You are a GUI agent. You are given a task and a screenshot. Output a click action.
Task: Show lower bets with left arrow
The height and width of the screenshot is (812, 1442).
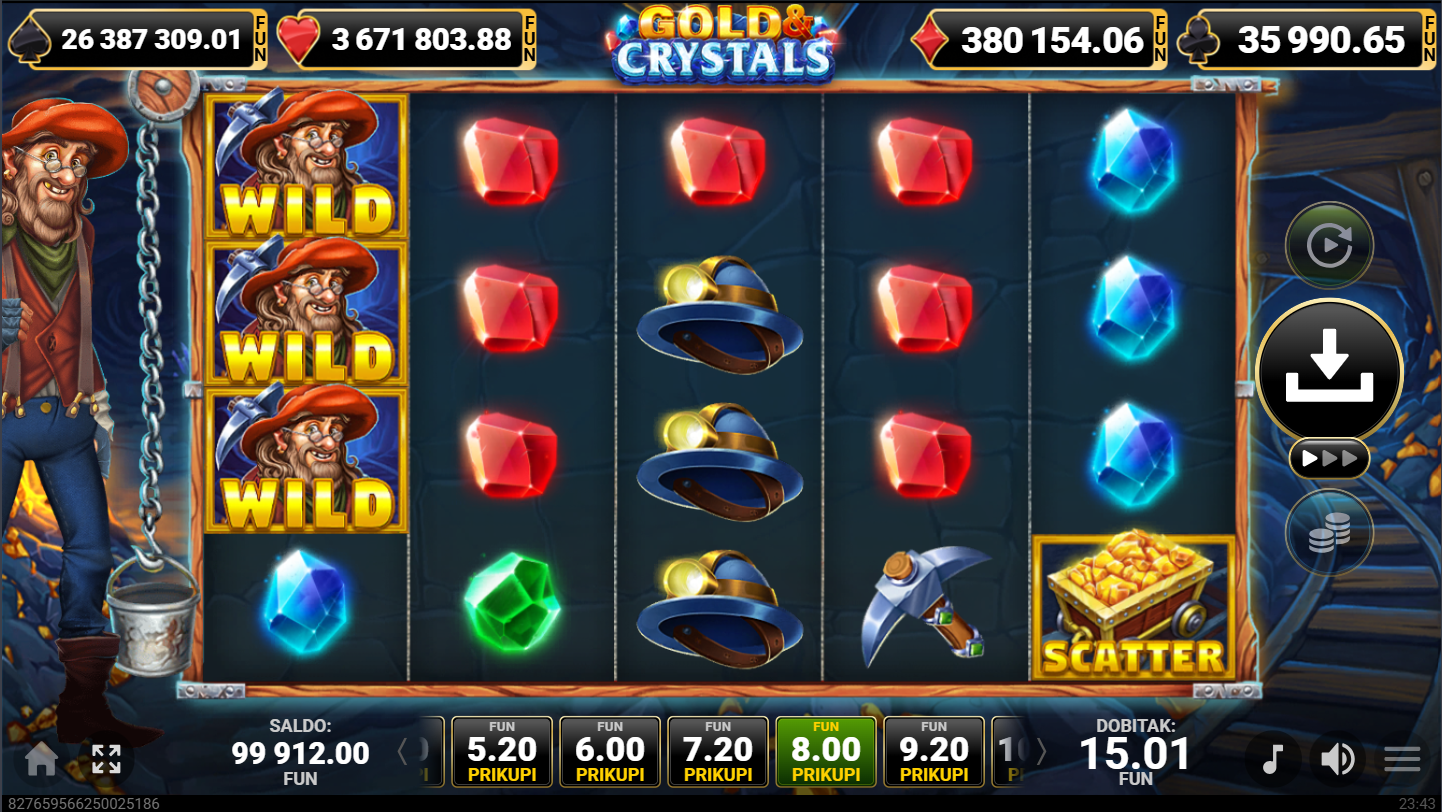click(403, 751)
